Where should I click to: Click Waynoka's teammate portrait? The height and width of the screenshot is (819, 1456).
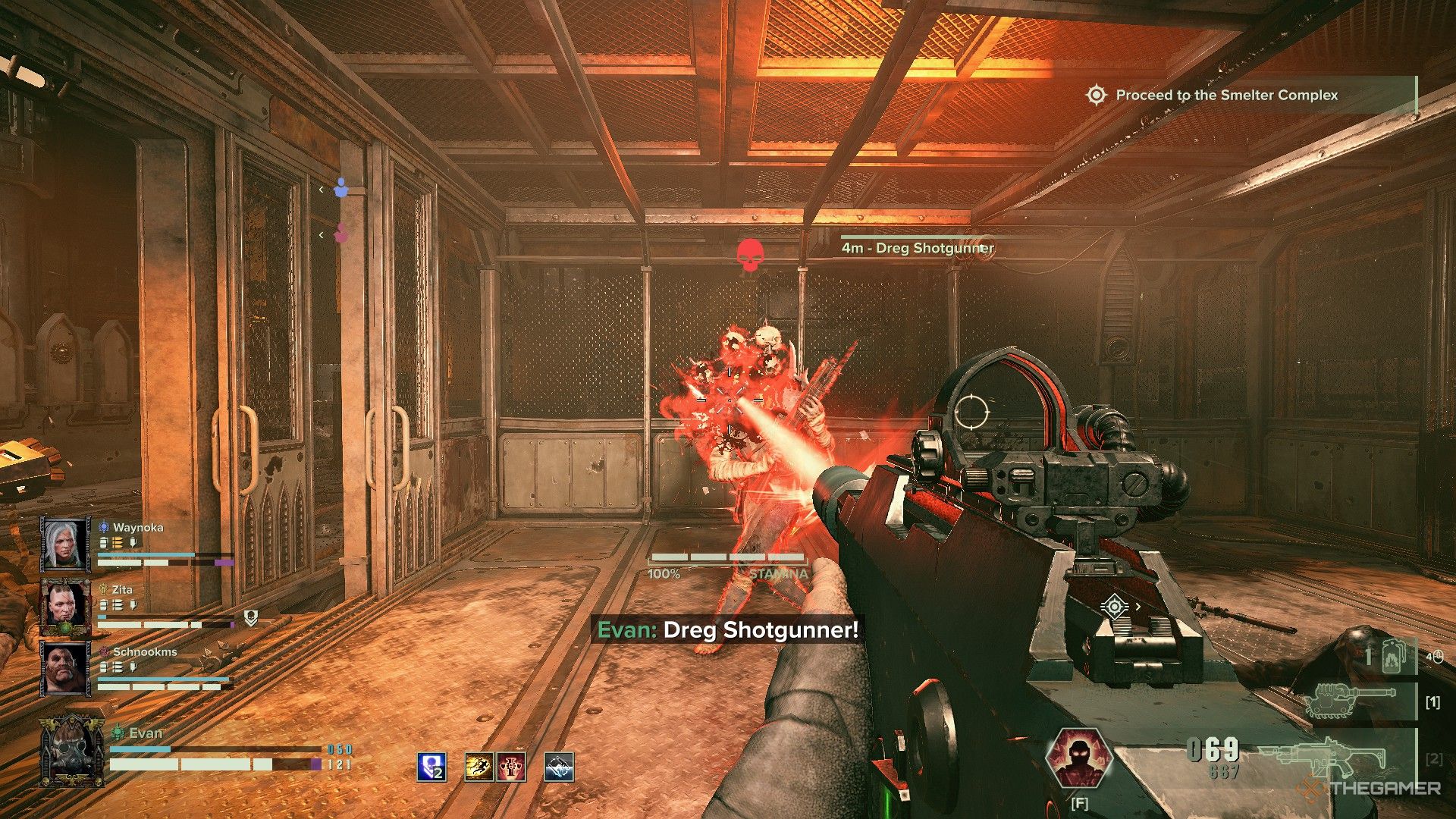66,544
